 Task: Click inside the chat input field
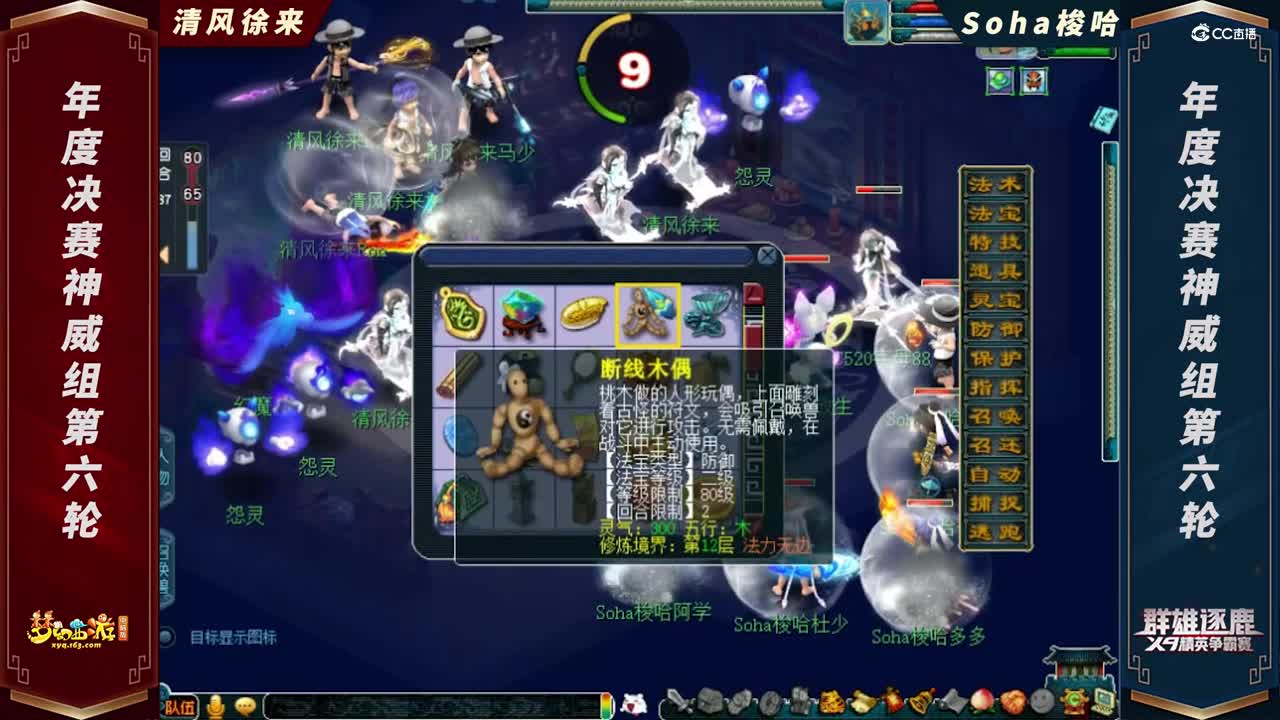[x=430, y=703]
